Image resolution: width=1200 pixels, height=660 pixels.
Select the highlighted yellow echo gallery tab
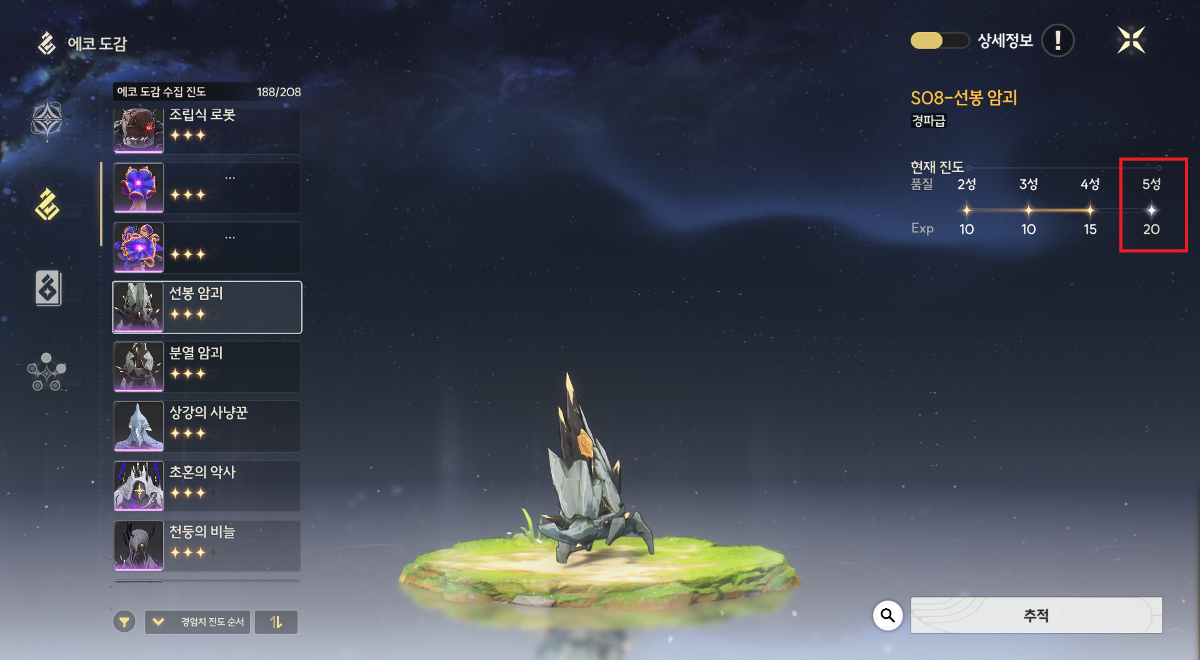[x=47, y=204]
